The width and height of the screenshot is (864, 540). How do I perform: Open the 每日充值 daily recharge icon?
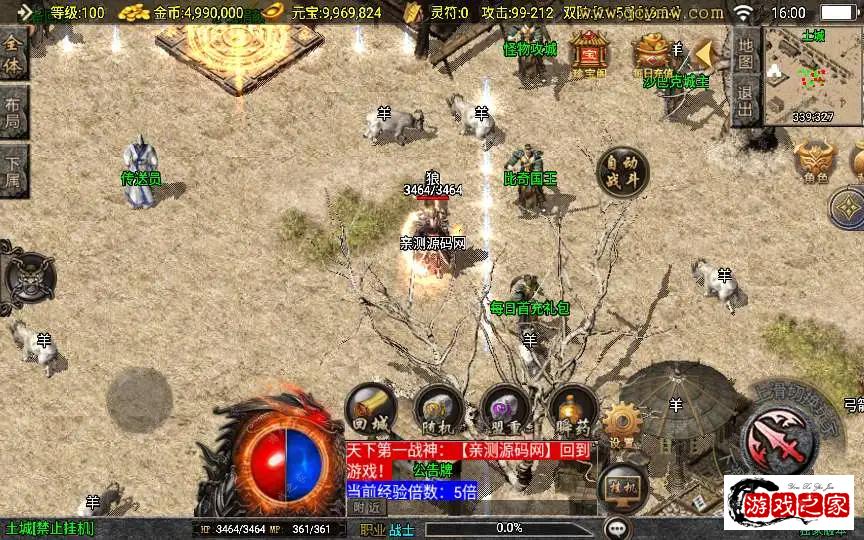click(x=652, y=52)
